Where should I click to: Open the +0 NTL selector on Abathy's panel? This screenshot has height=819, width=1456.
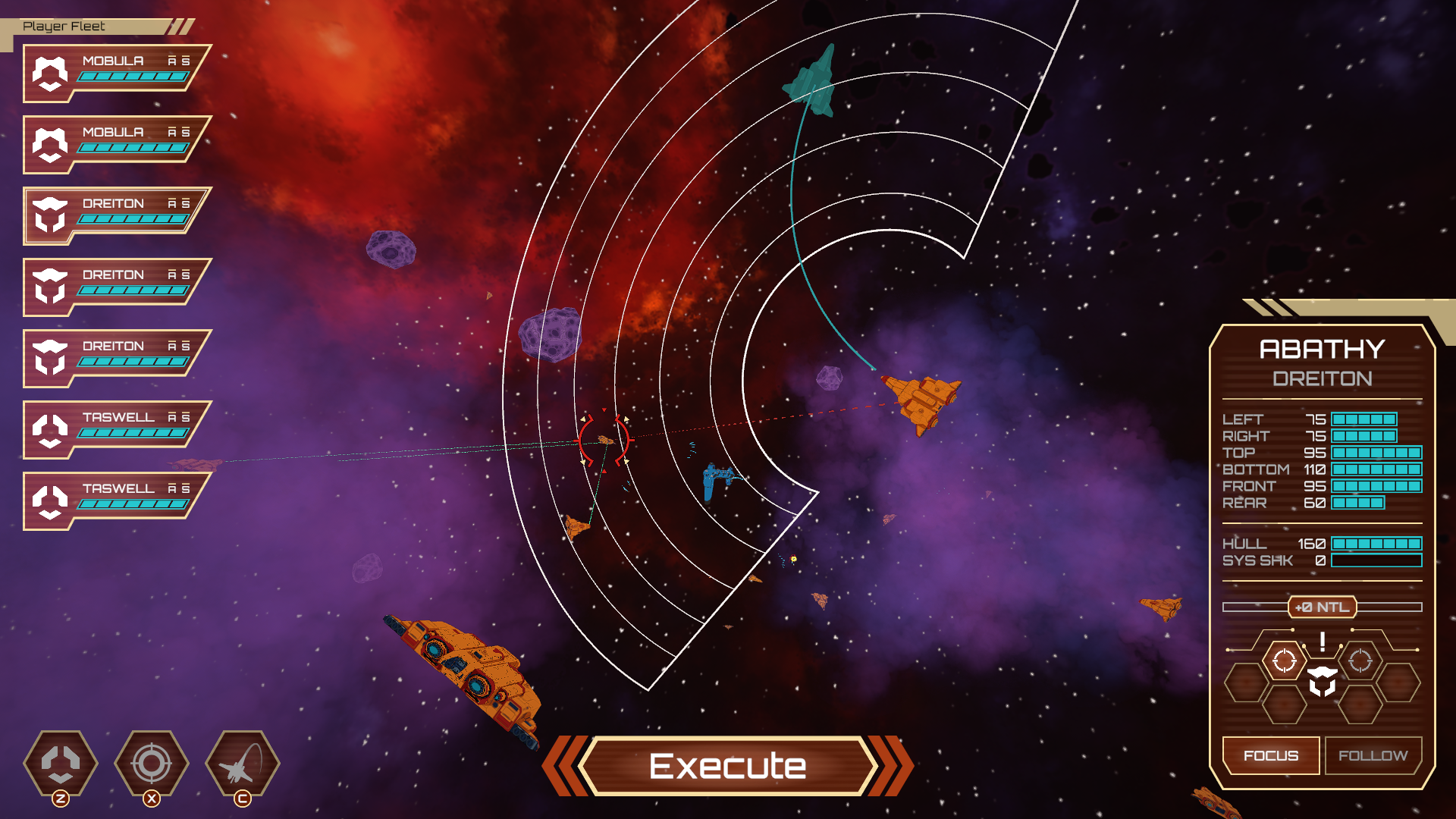tap(1322, 607)
